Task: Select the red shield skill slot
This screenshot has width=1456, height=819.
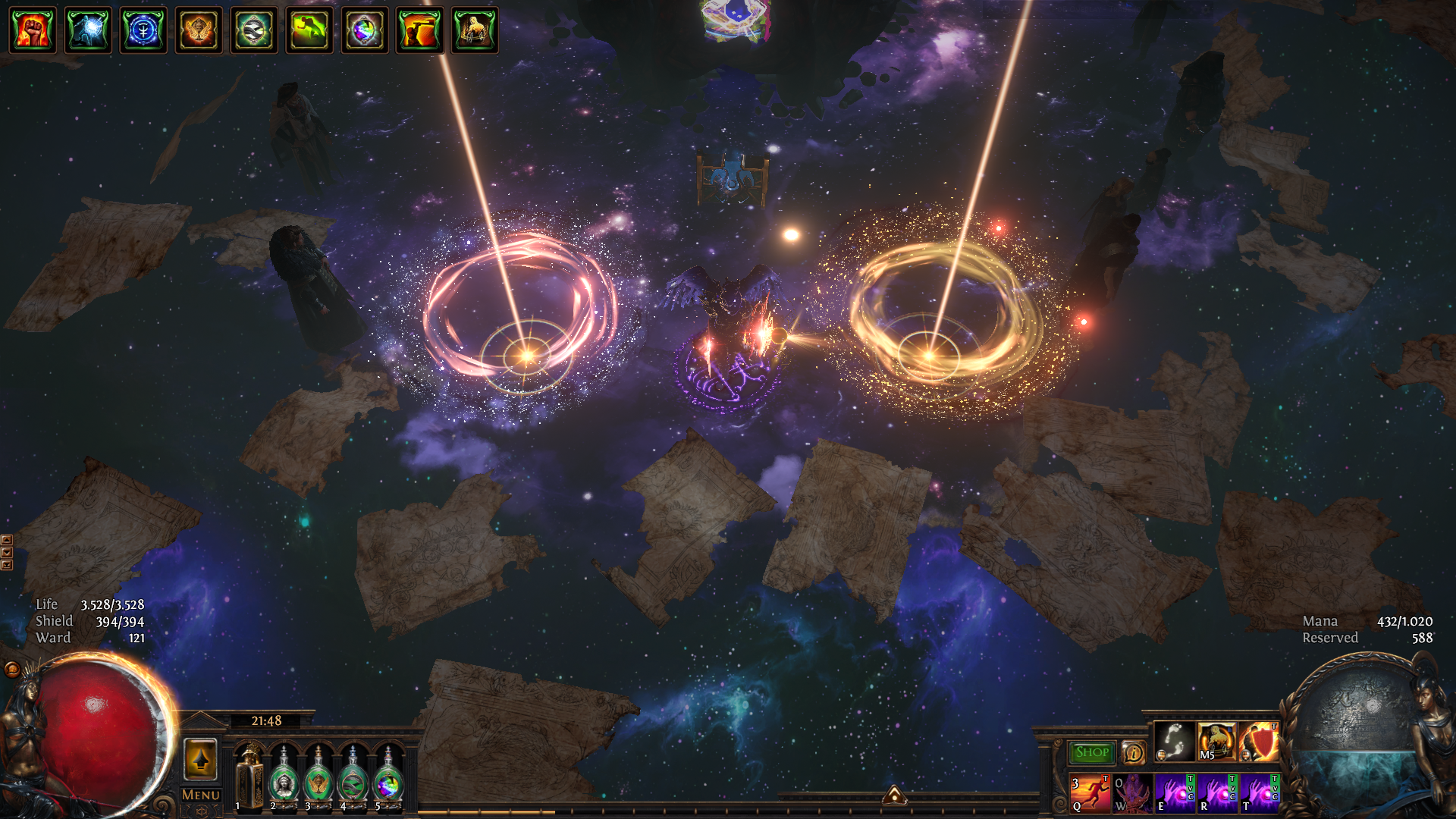Action: point(1259,742)
